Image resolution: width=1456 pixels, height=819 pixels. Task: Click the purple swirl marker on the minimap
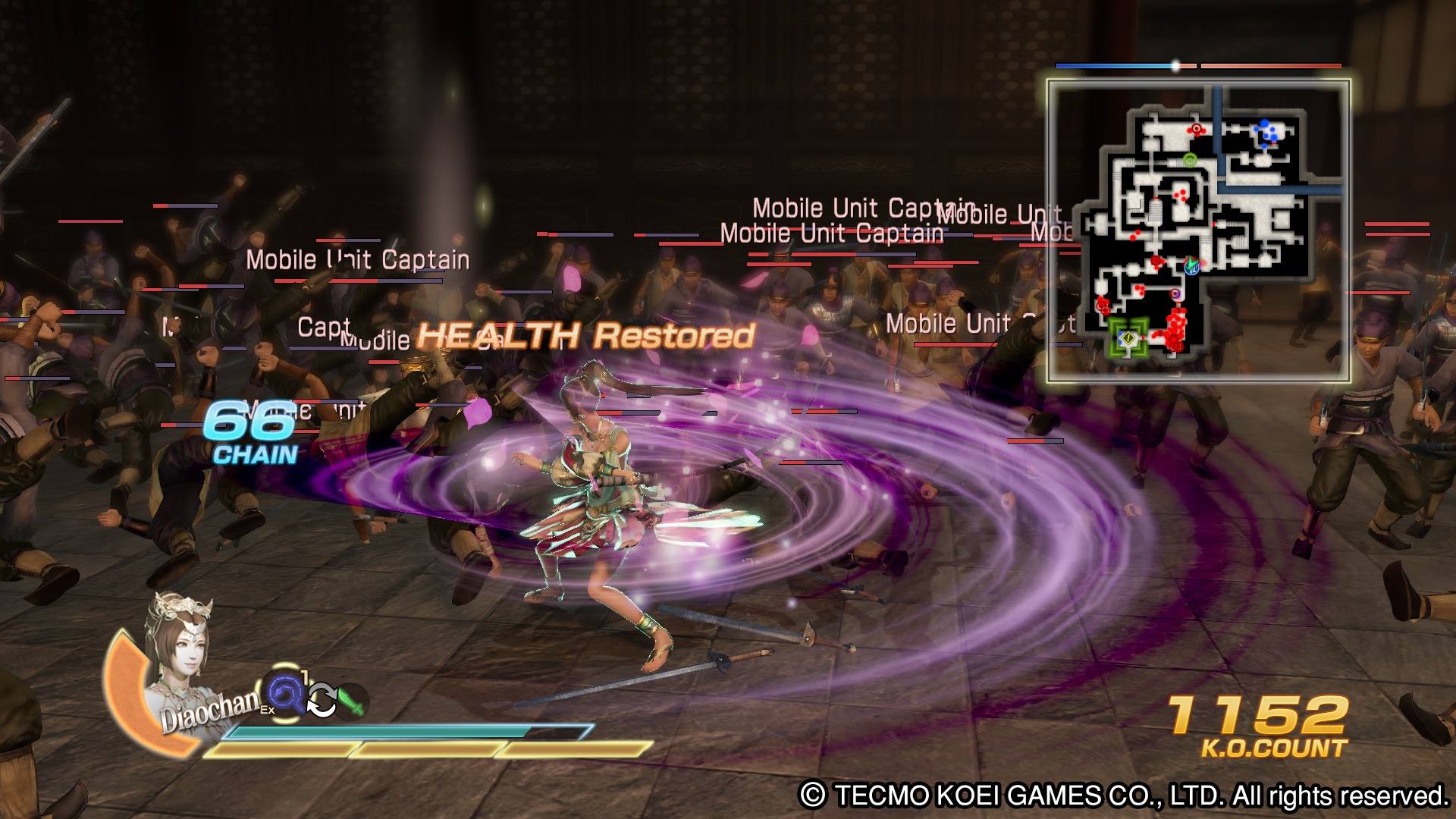[x=1176, y=293]
